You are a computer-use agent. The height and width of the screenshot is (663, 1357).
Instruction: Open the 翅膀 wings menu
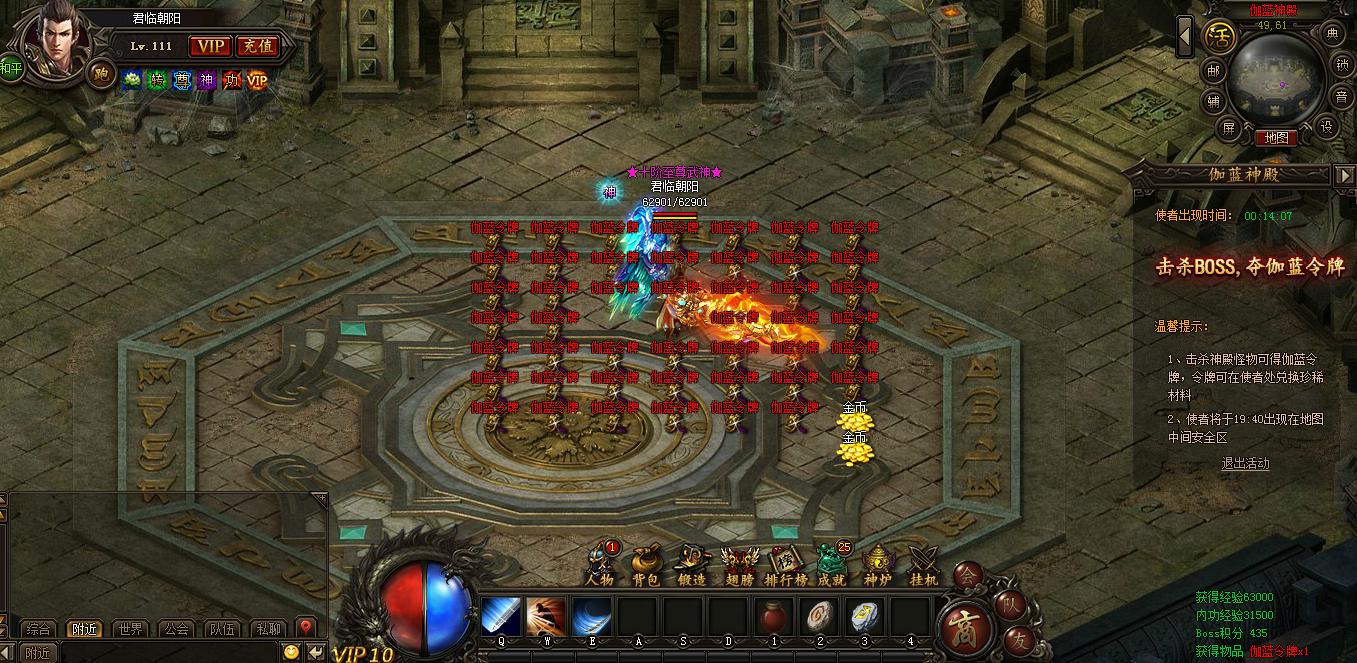(x=739, y=565)
